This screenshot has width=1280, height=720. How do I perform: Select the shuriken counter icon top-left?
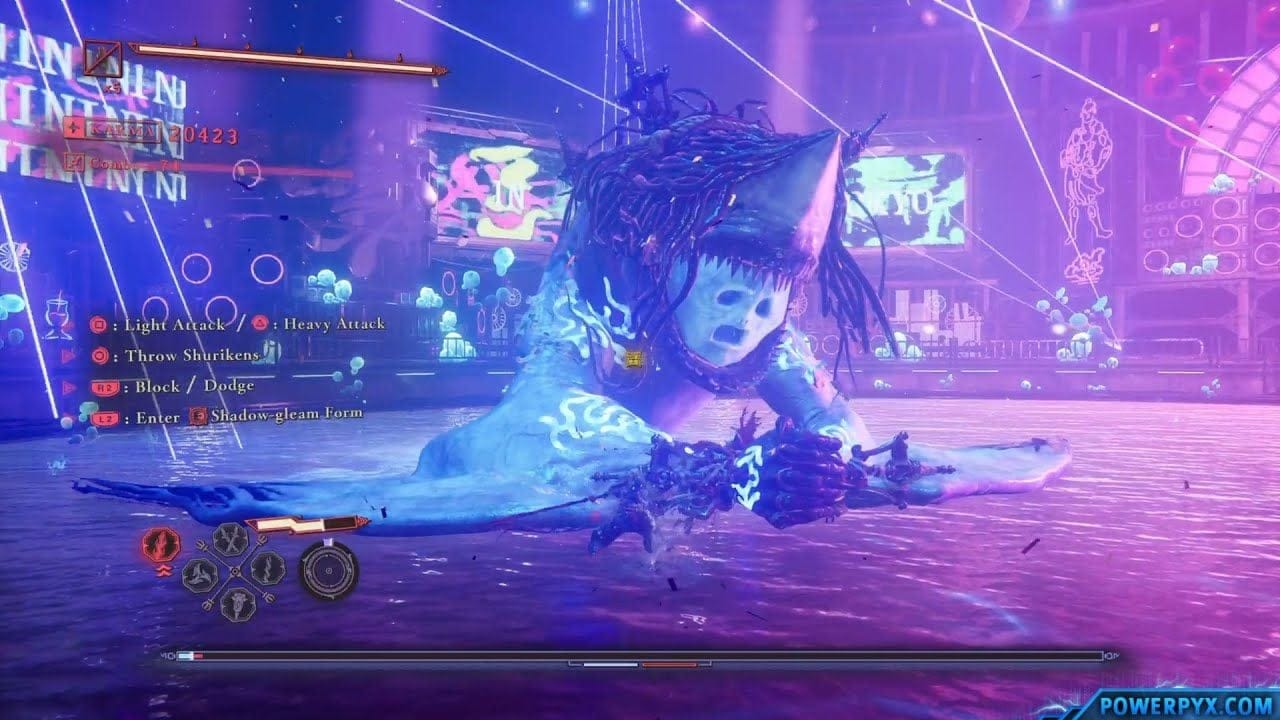103,58
